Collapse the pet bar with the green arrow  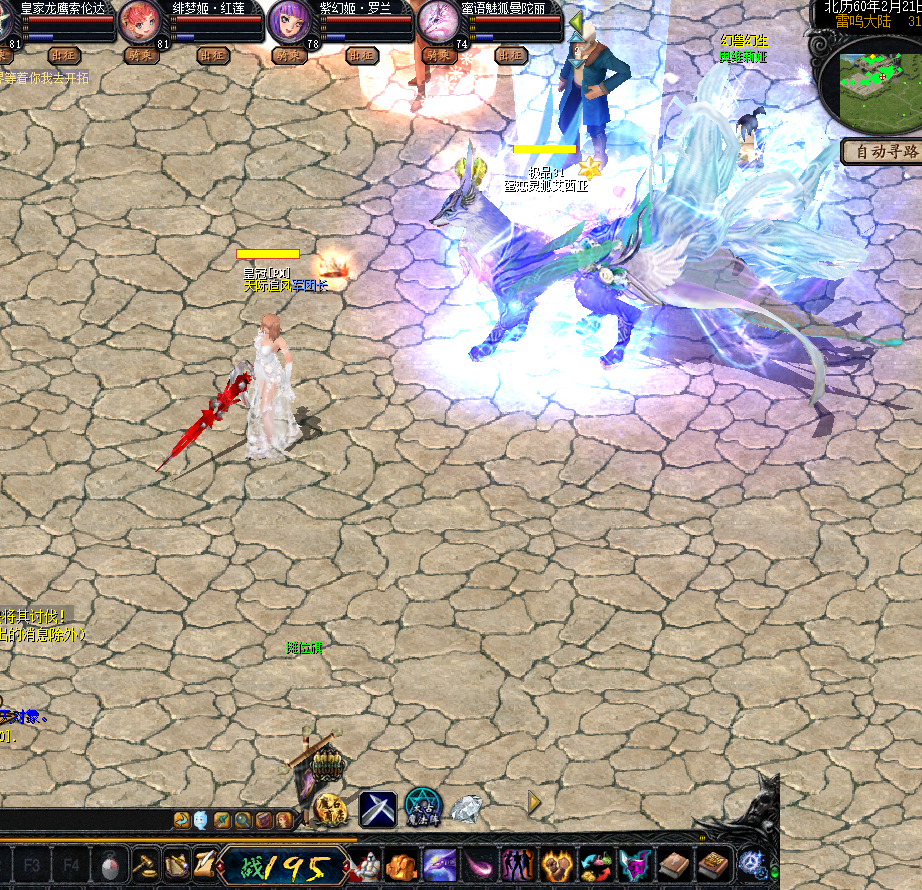click(x=577, y=21)
